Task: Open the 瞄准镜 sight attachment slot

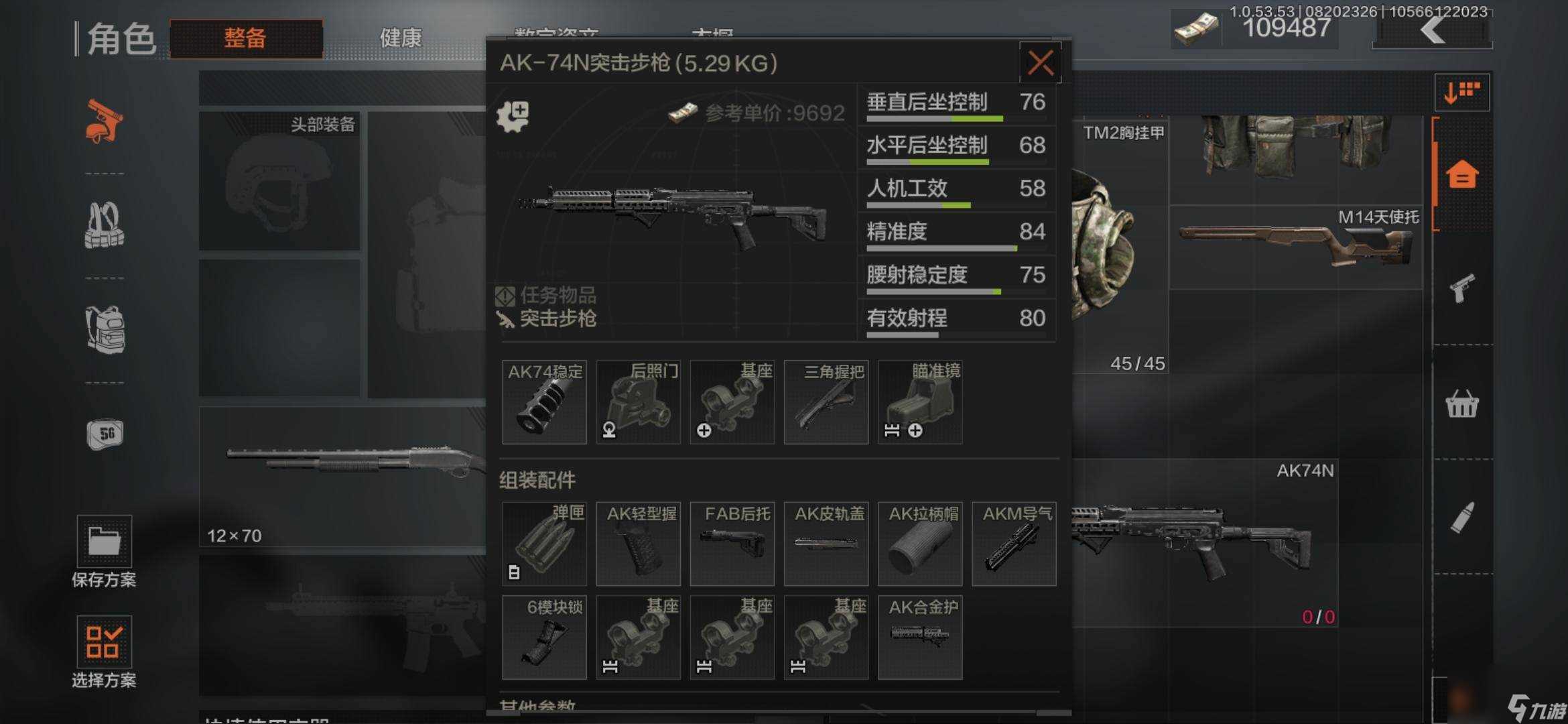Action: (x=919, y=402)
